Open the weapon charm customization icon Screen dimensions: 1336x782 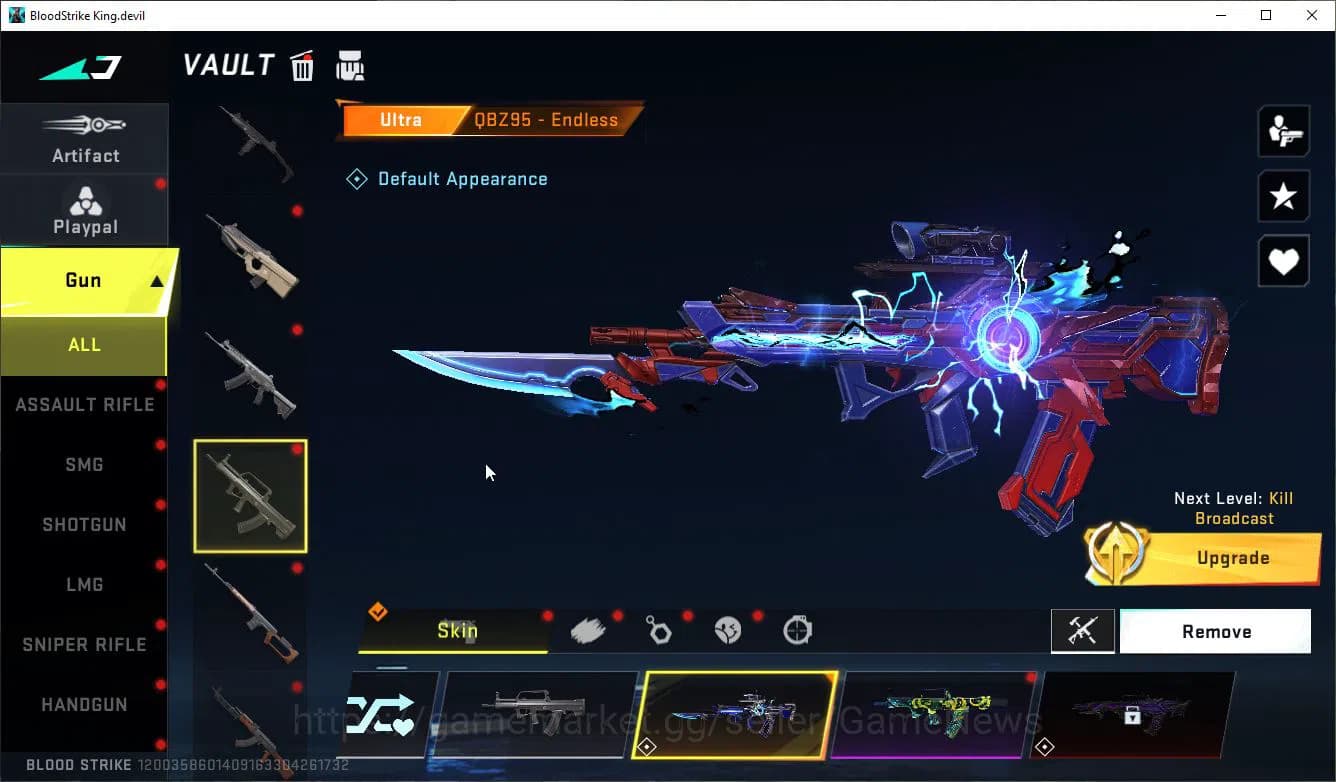click(658, 631)
